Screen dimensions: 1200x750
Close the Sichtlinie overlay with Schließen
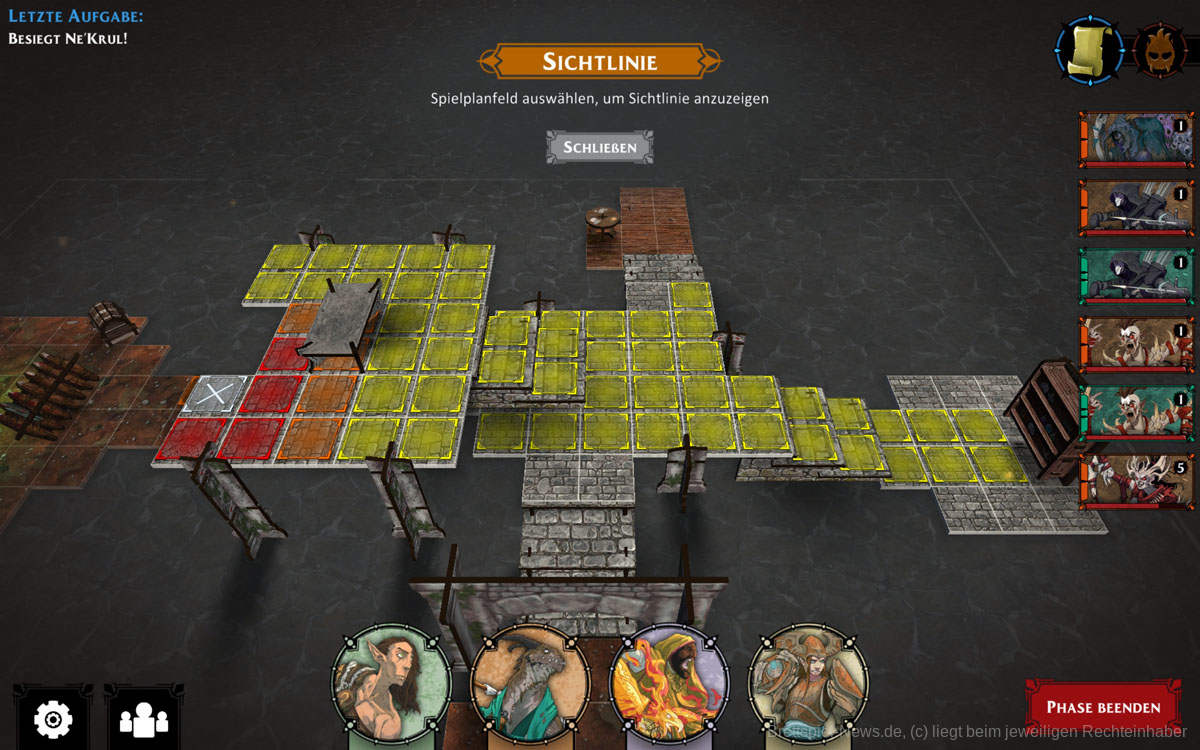click(599, 147)
